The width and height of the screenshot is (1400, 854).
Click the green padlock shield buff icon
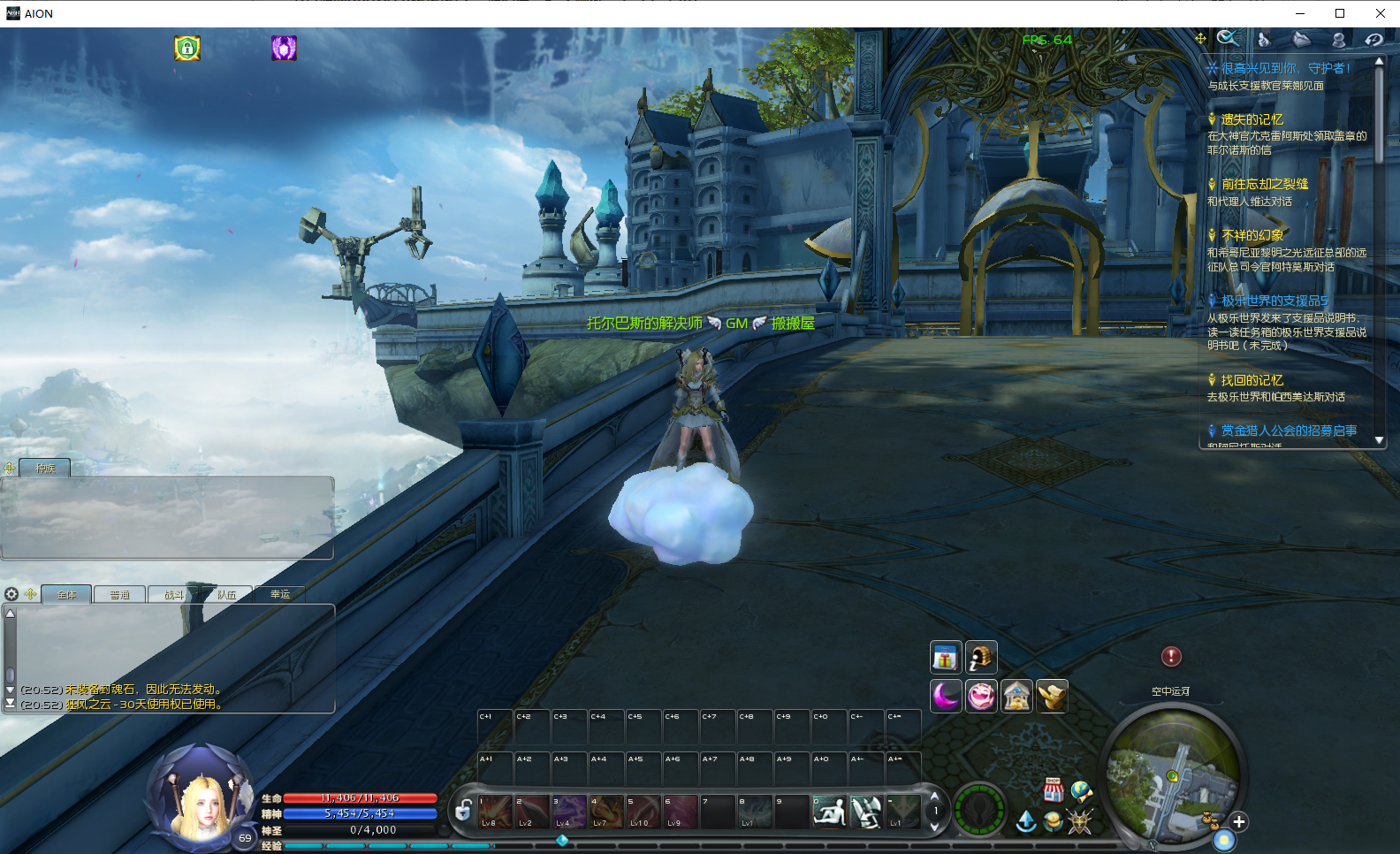187,48
